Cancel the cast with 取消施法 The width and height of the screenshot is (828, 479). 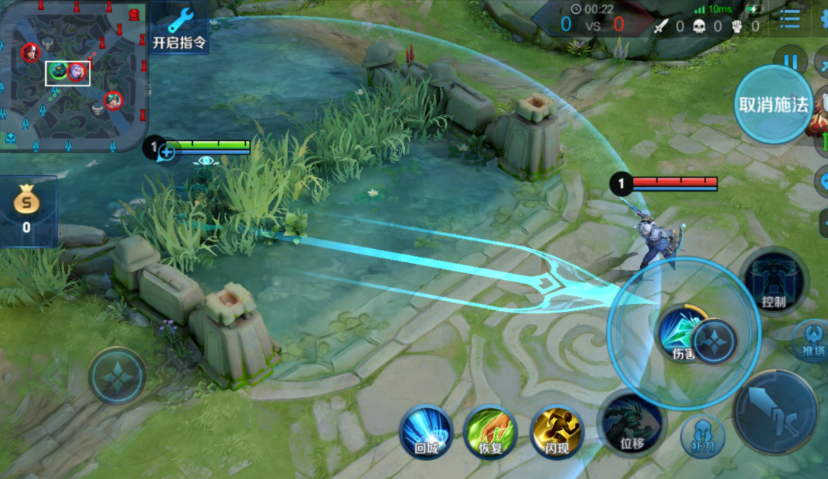[772, 104]
